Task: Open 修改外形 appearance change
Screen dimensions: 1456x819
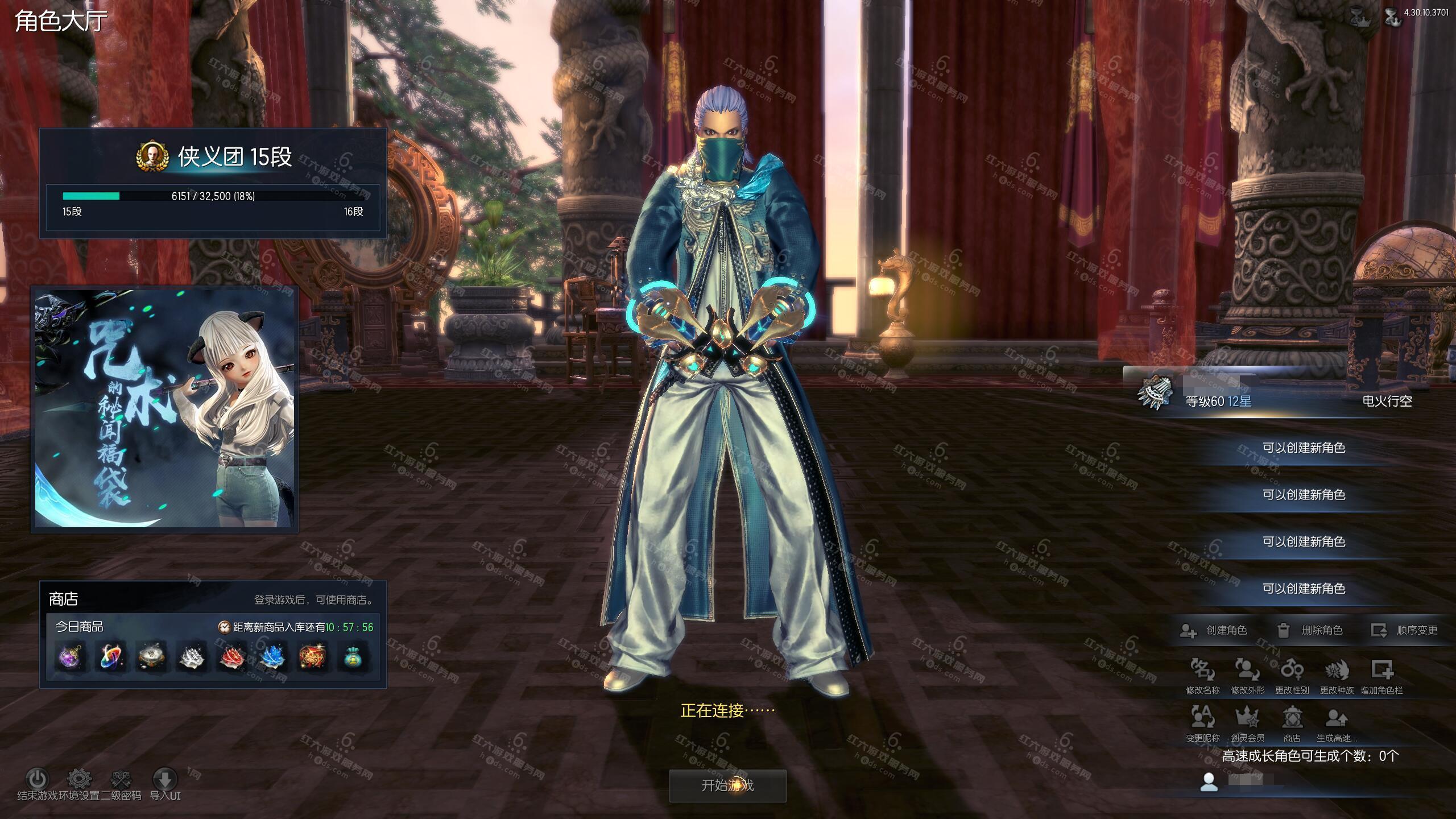Action: [x=1247, y=671]
